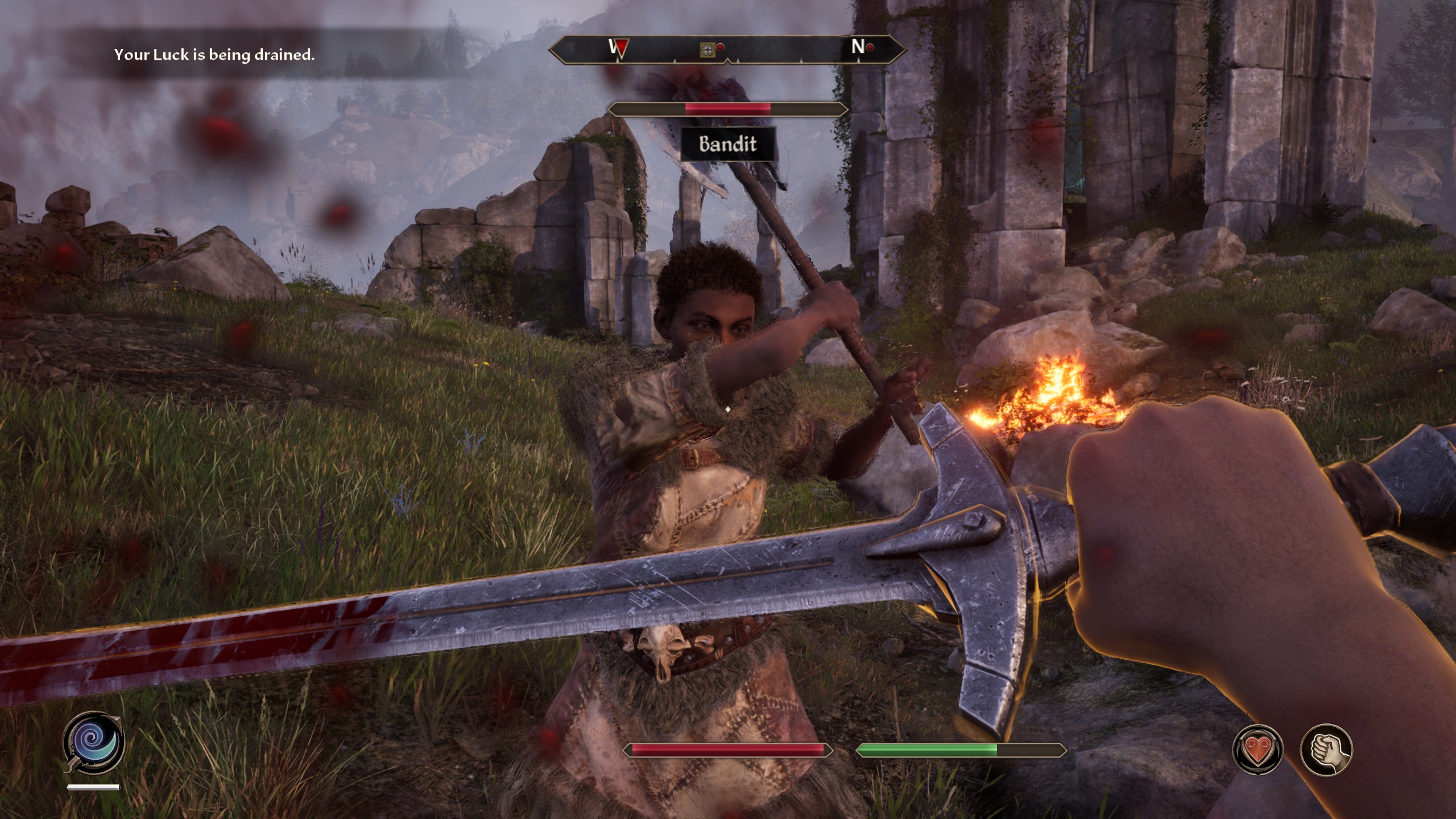This screenshot has height=819, width=1456.
Task: Click the heart active effect icon
Action: point(1258,750)
